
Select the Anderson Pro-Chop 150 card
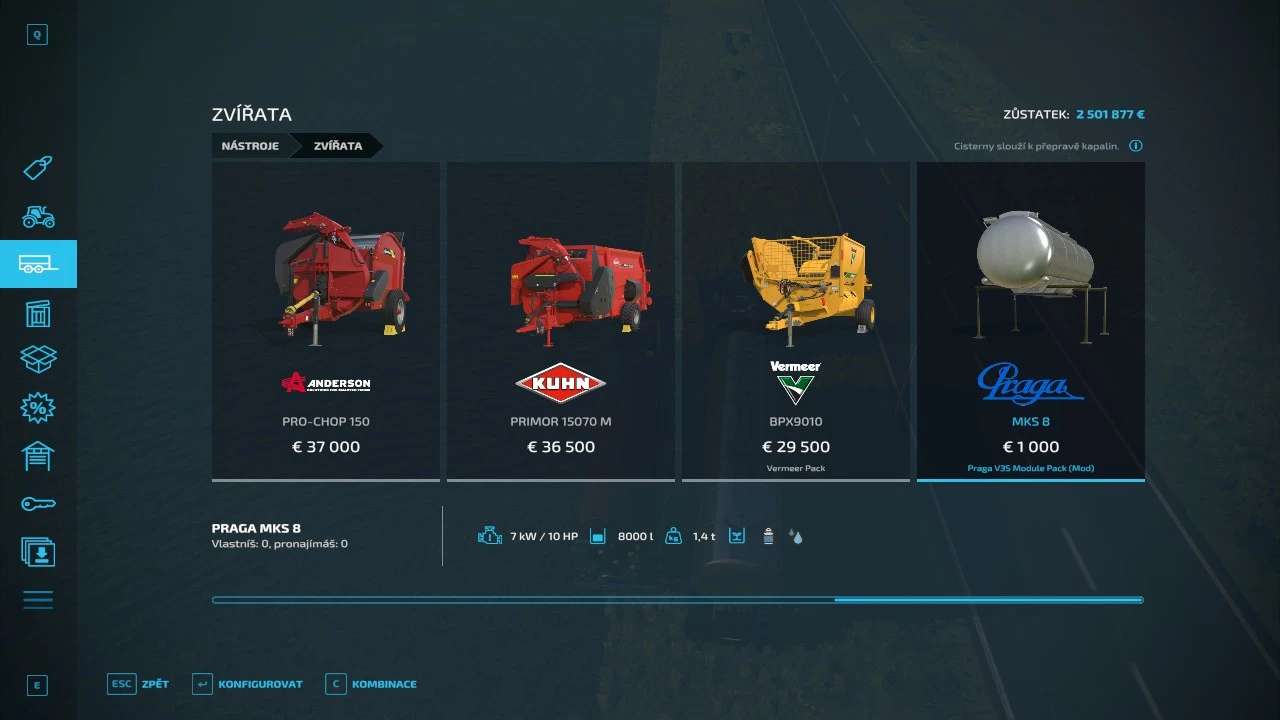coord(326,321)
